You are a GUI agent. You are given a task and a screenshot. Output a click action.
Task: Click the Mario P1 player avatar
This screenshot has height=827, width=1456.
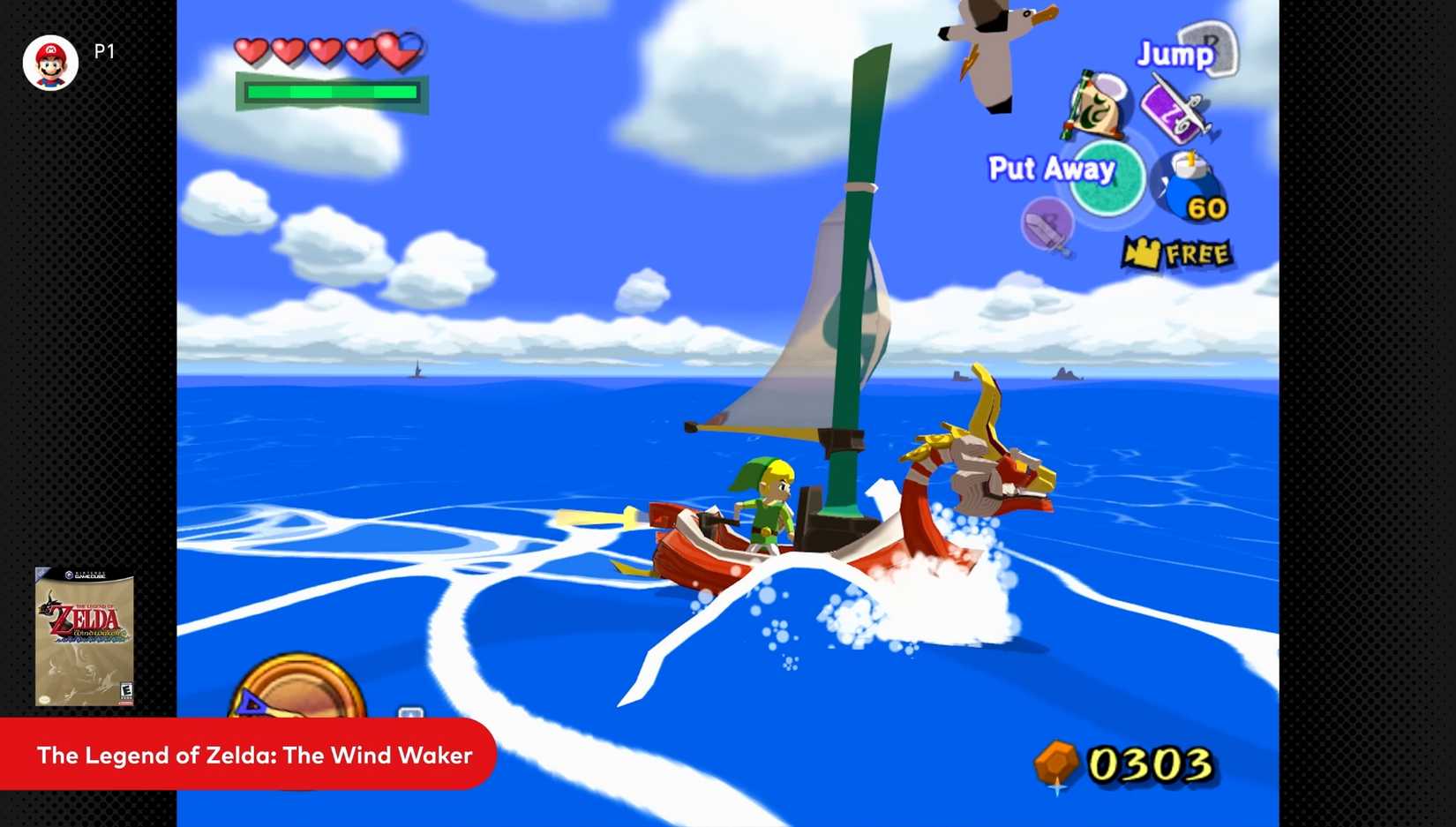pyautogui.click(x=50, y=62)
